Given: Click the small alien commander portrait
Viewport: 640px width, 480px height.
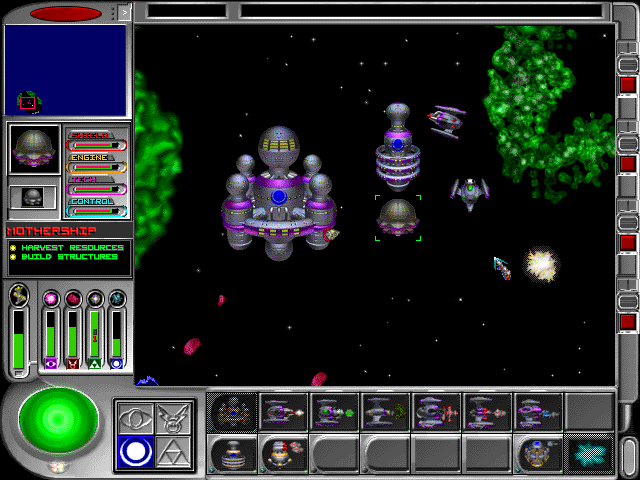Looking at the screenshot, I should tap(32, 198).
